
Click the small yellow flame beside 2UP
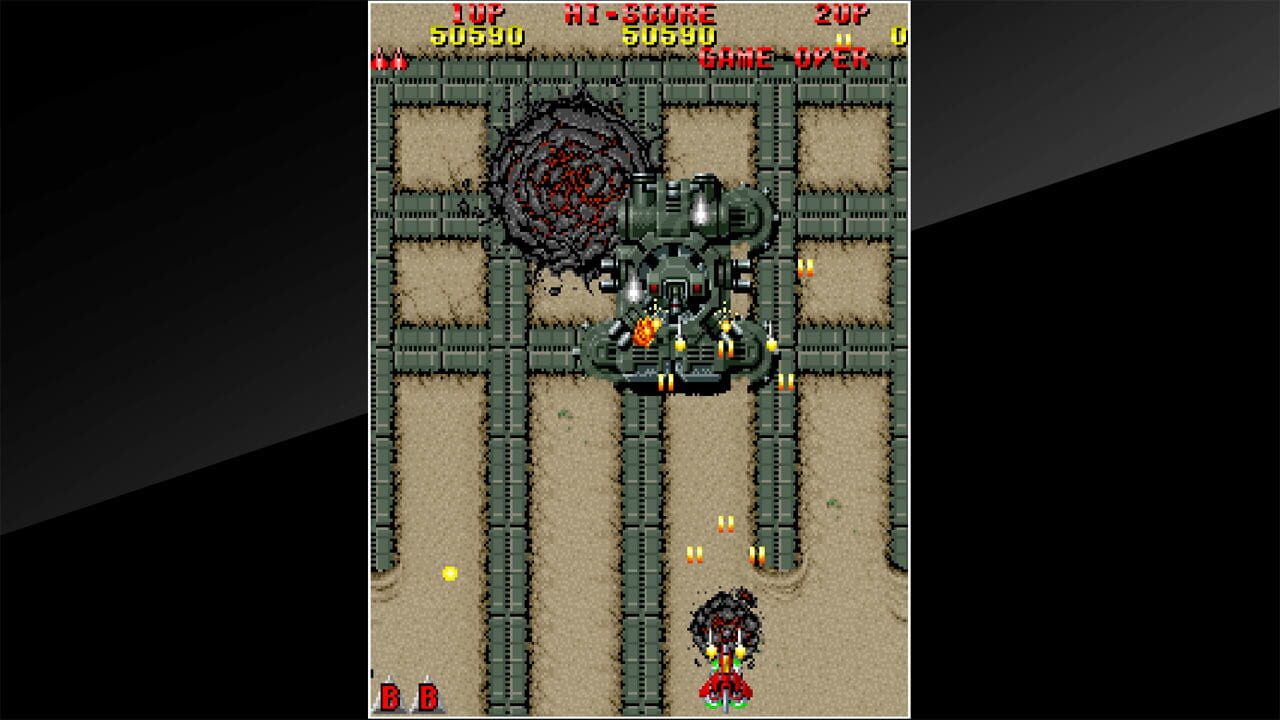[x=843, y=40]
